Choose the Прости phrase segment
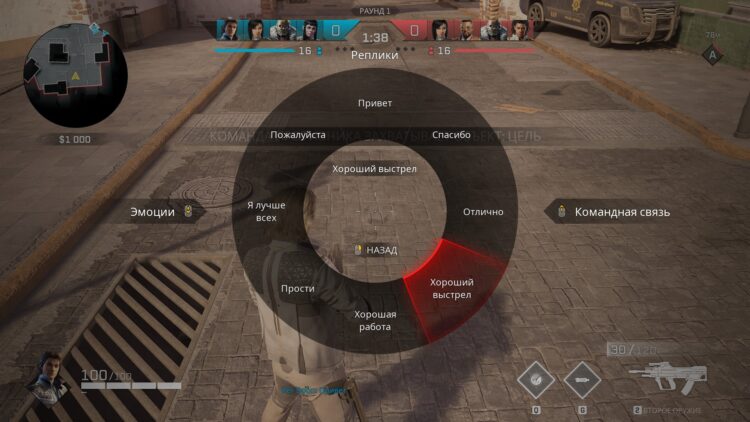The image size is (750, 422). point(298,288)
